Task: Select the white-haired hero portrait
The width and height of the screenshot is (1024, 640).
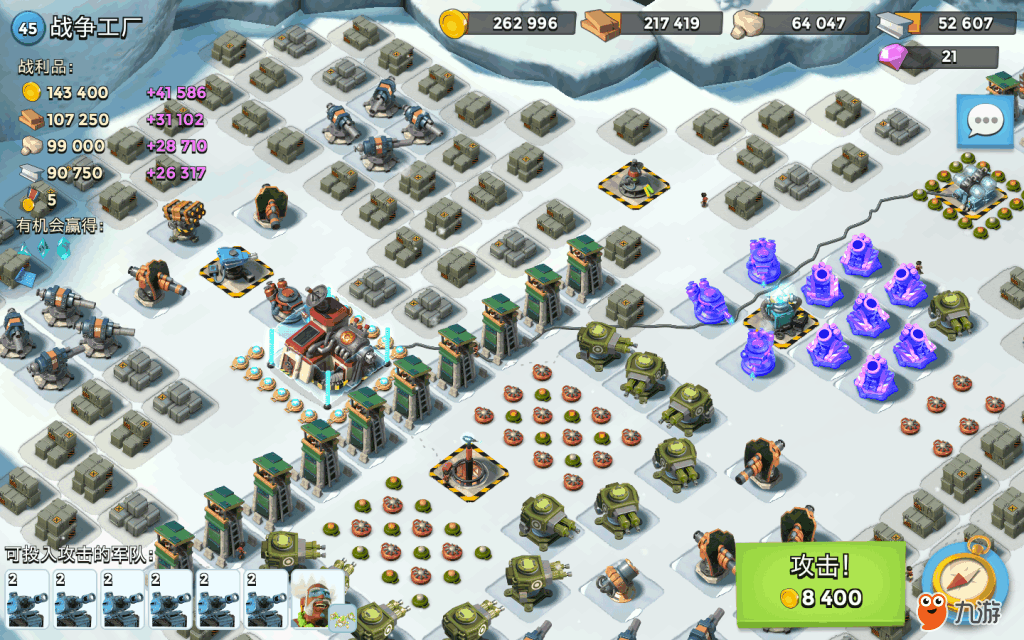Action: tap(314, 594)
